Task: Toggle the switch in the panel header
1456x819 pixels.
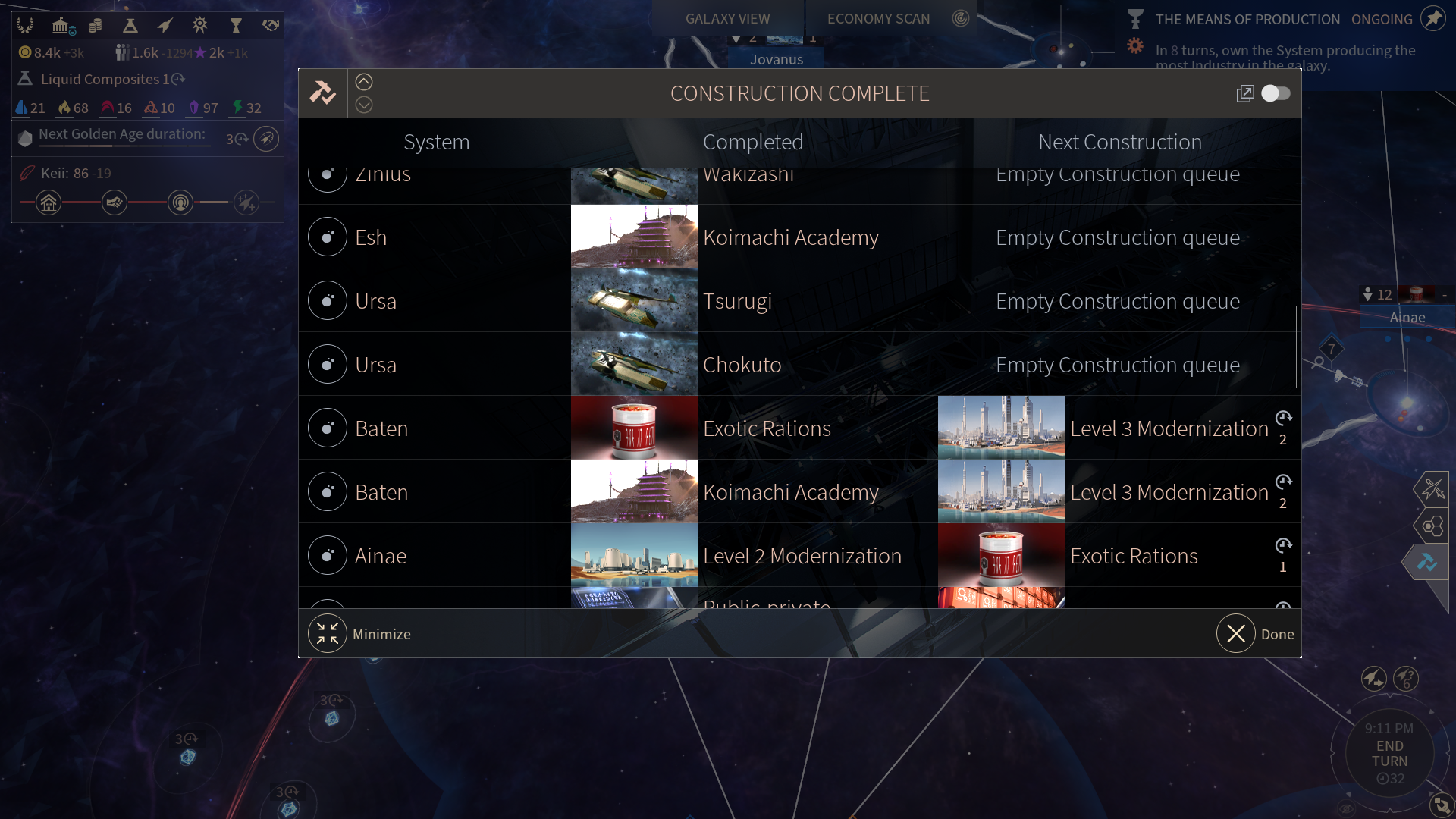Action: click(1276, 93)
